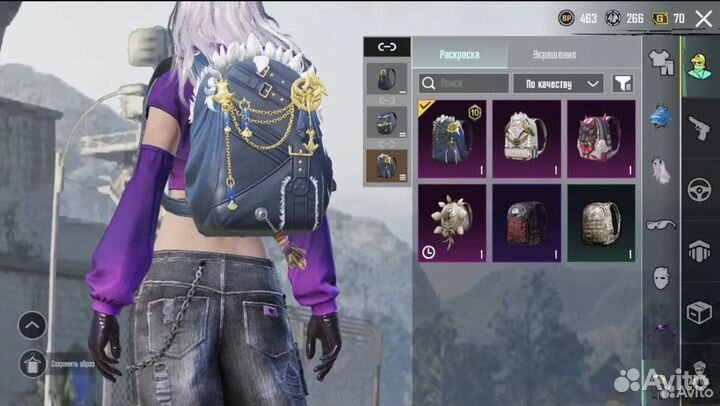The height and width of the screenshot is (406, 720).
Task: Open the clothing shirt-and-pants category
Action: click(x=659, y=62)
